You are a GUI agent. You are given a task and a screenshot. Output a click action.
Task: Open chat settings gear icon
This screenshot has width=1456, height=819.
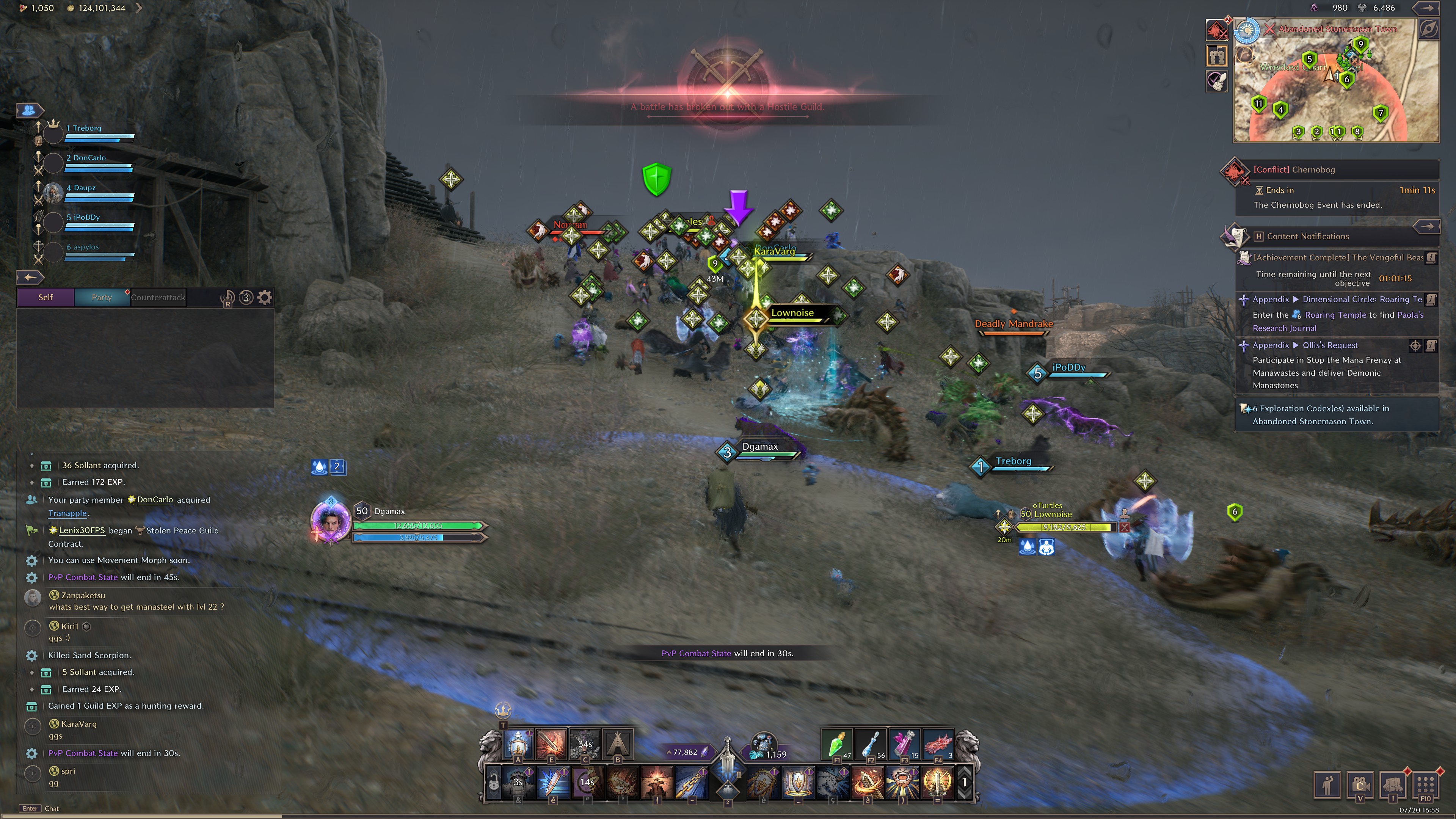pos(265,297)
